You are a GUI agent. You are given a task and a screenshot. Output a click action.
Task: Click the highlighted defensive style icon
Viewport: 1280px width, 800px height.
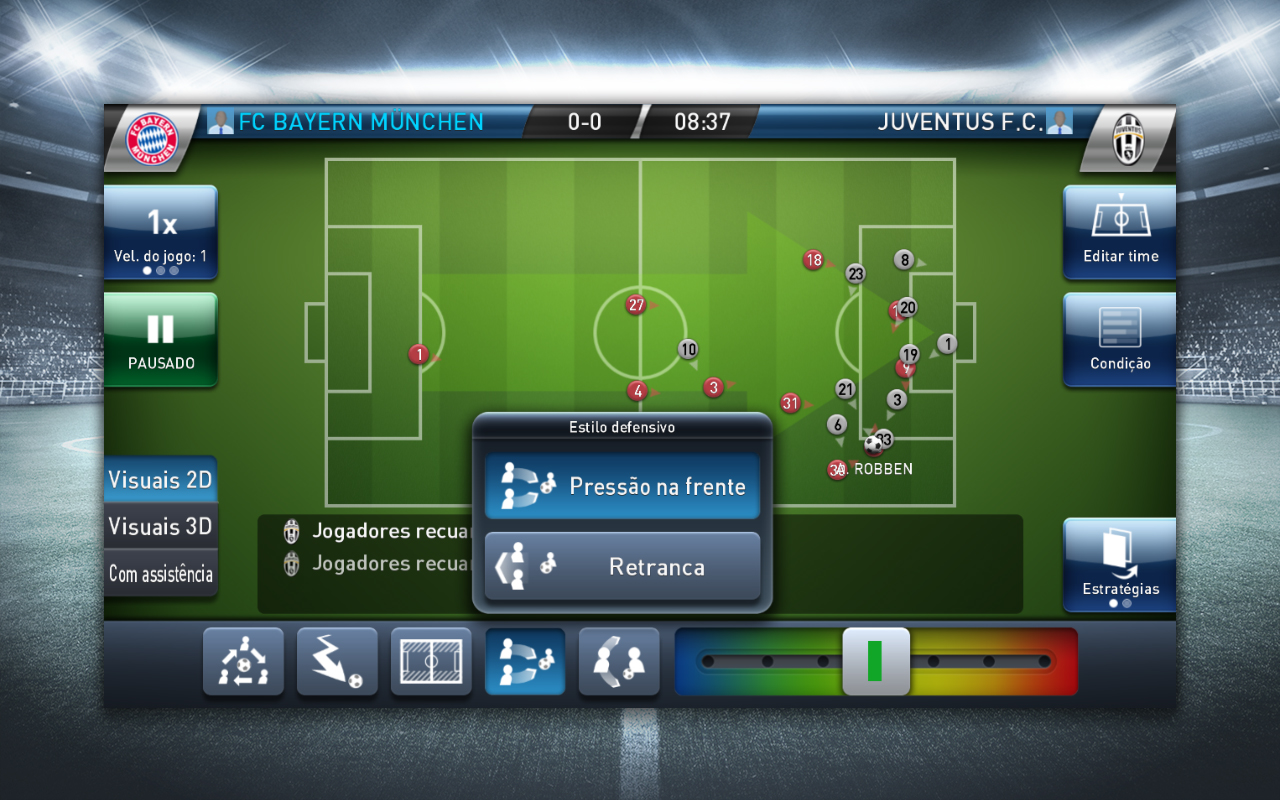point(525,661)
